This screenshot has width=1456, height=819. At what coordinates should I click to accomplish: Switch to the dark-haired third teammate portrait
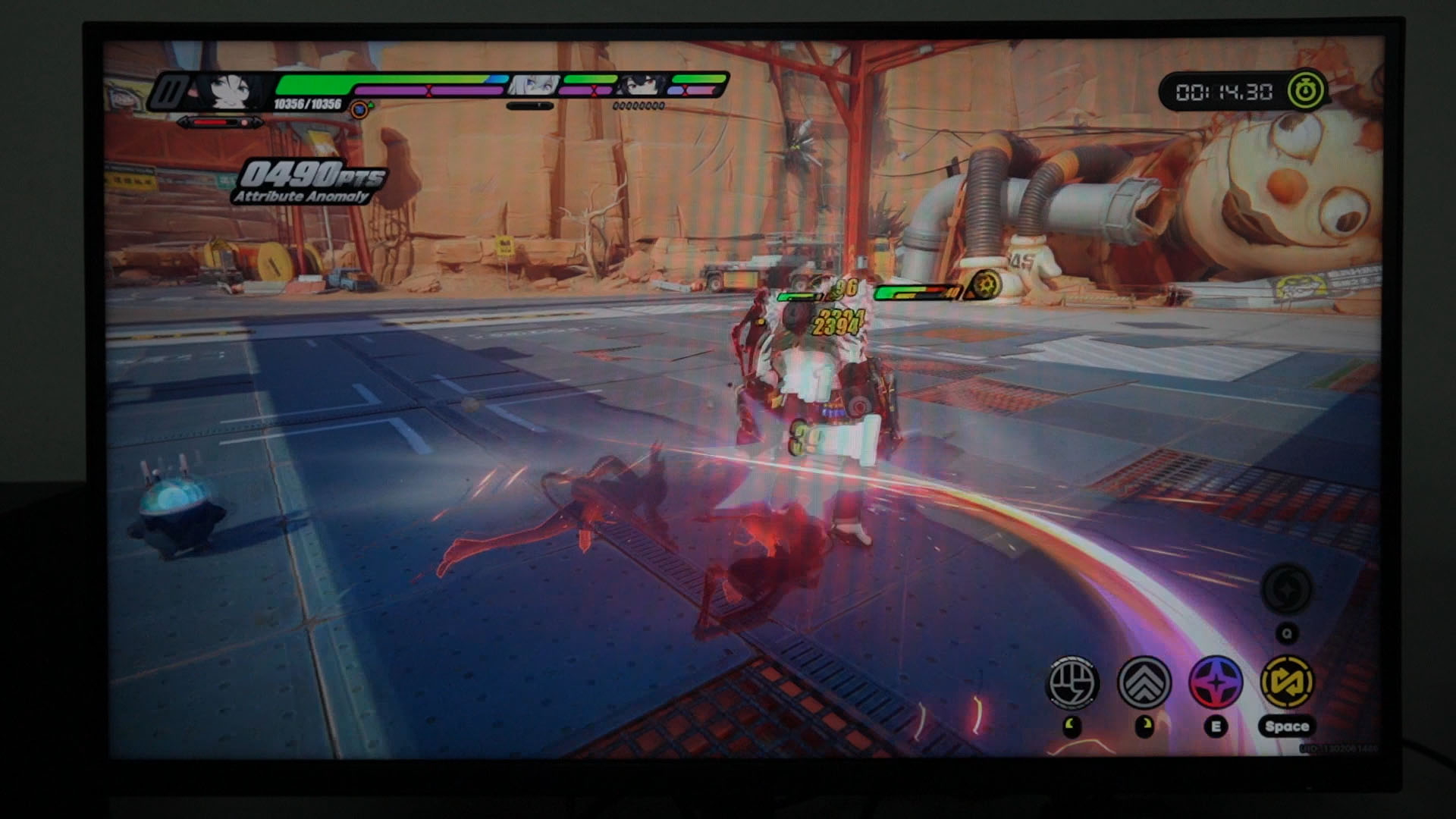[x=643, y=85]
